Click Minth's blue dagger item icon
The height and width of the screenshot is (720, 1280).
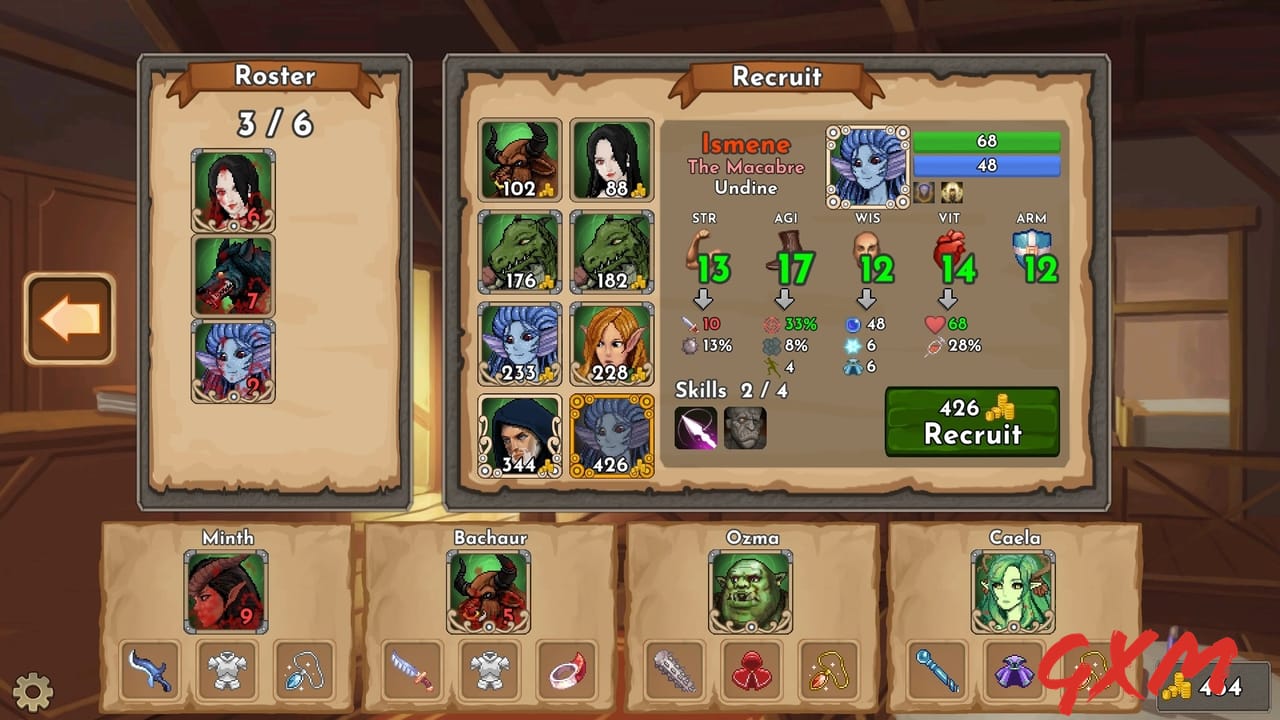point(148,670)
